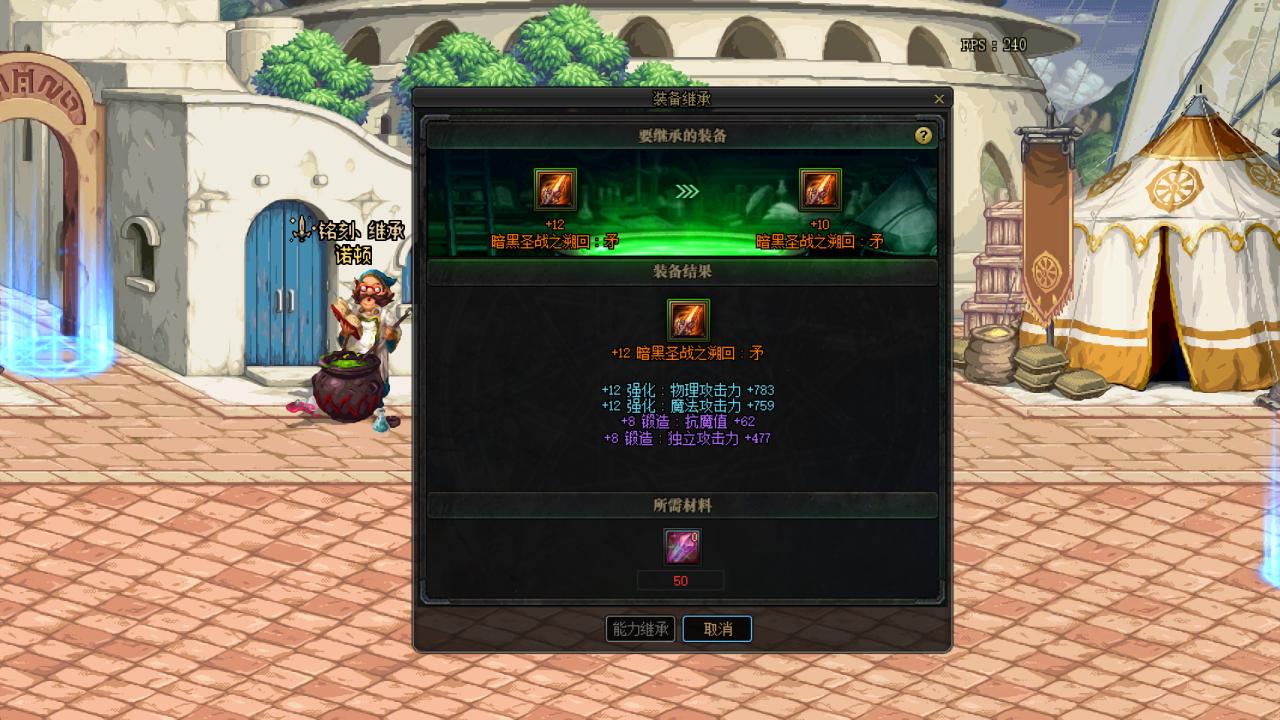Click the 暗黑圣战之溯回：矛 name under source item
This screenshot has width=1280, height=720.
[557, 238]
